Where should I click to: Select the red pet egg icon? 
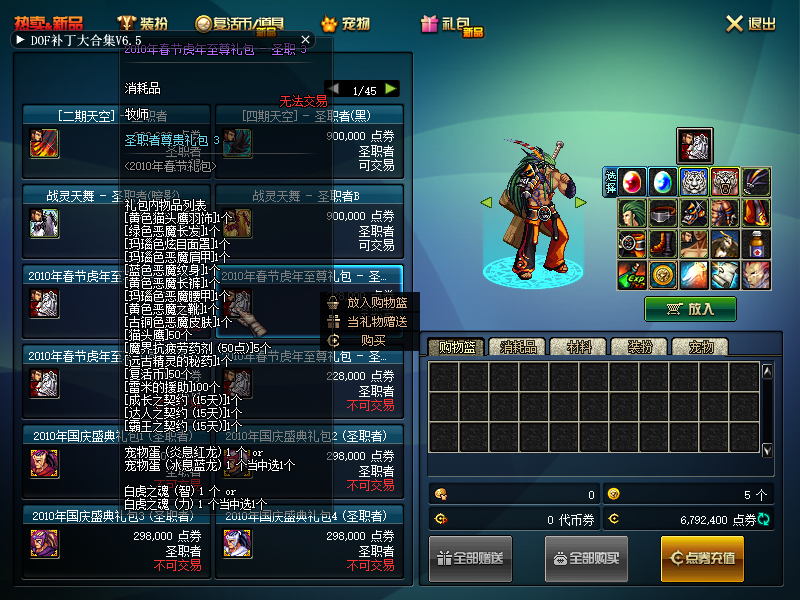tap(633, 182)
